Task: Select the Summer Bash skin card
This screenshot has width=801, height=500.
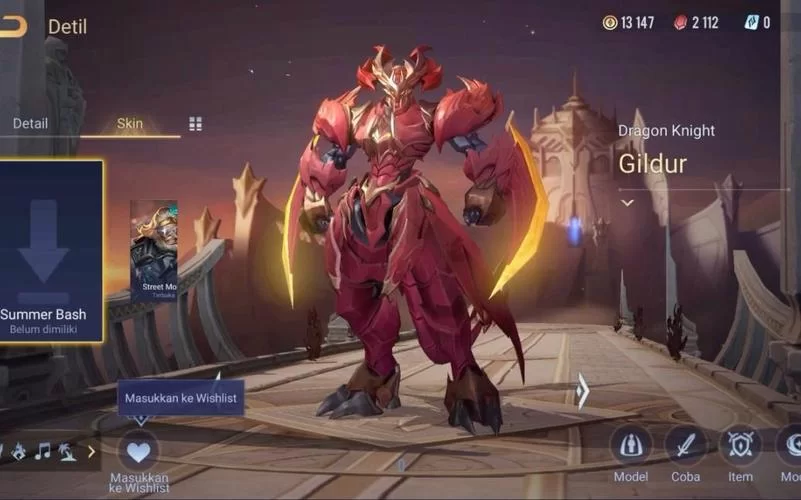Action: pyautogui.click(x=50, y=251)
